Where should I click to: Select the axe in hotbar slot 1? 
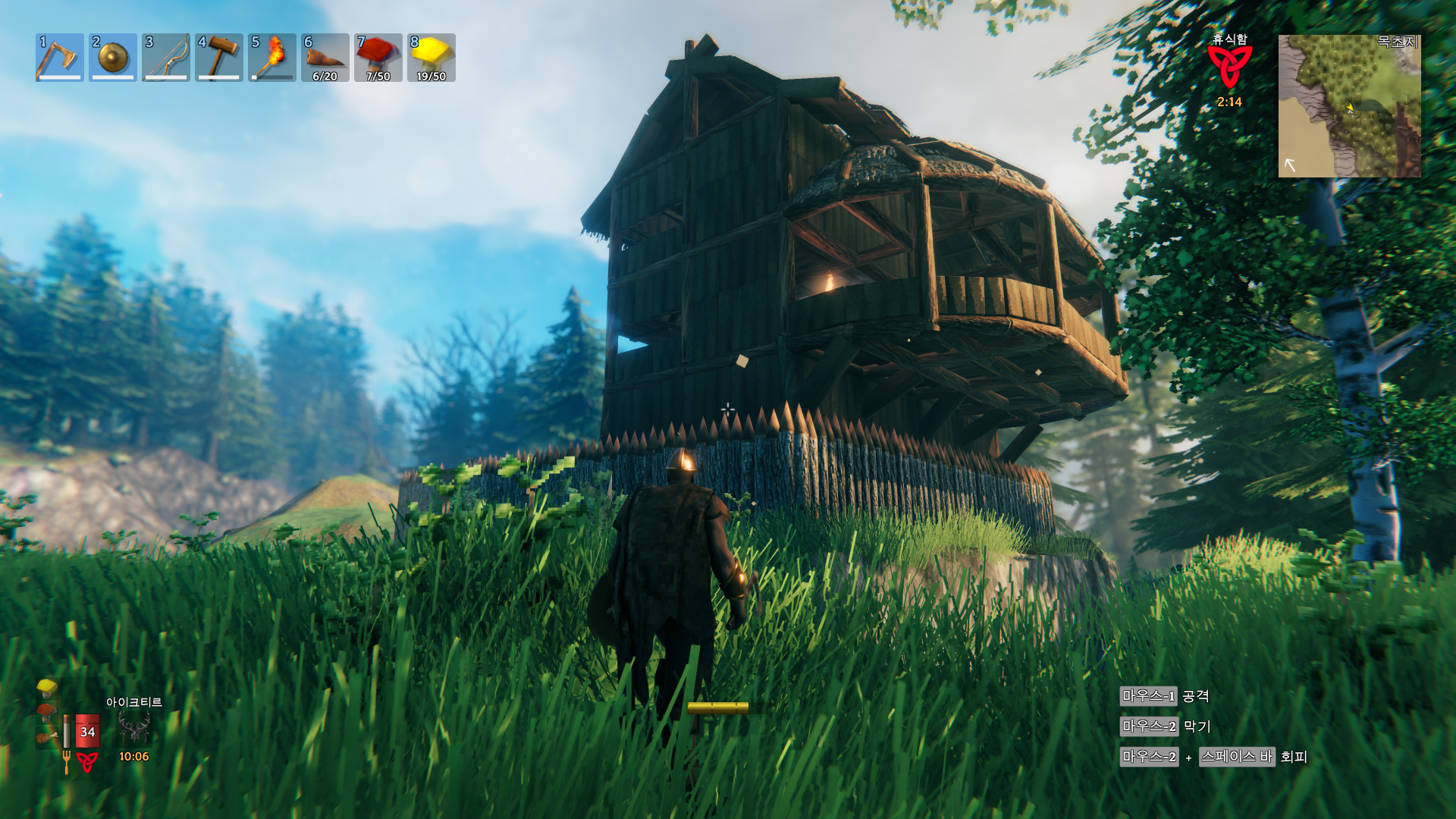pos(60,58)
